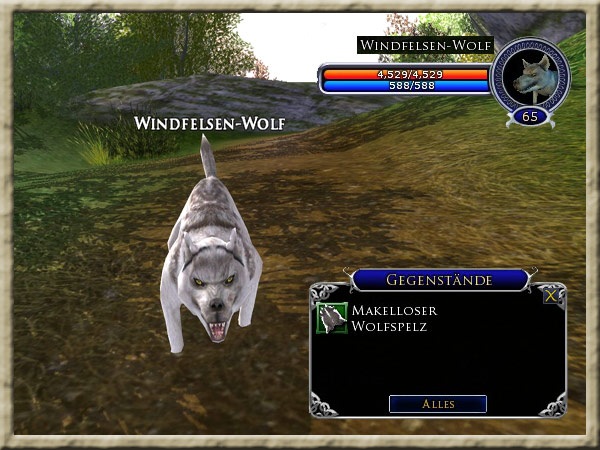Close the Gegenstände loot window
600x450 pixels.
click(551, 296)
